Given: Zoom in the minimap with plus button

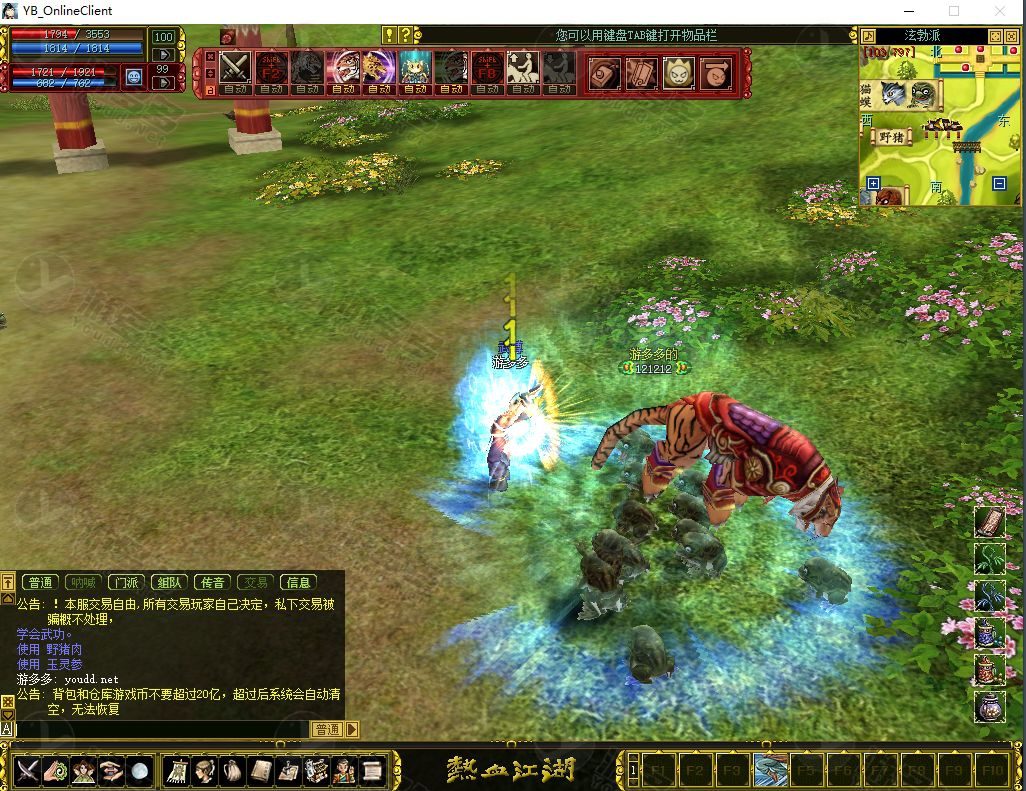Looking at the screenshot, I should click(873, 184).
